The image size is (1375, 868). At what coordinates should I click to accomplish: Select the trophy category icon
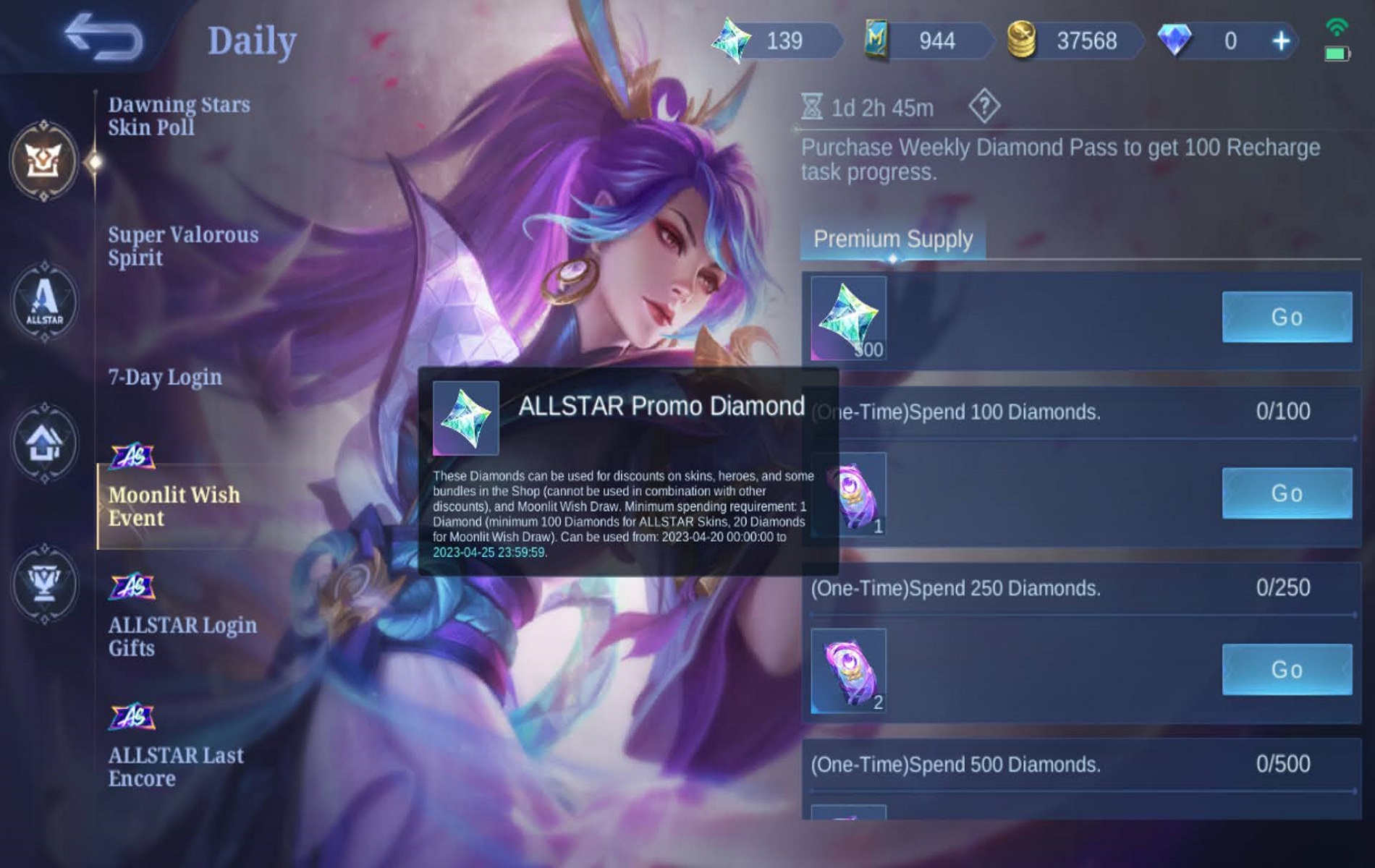44,583
